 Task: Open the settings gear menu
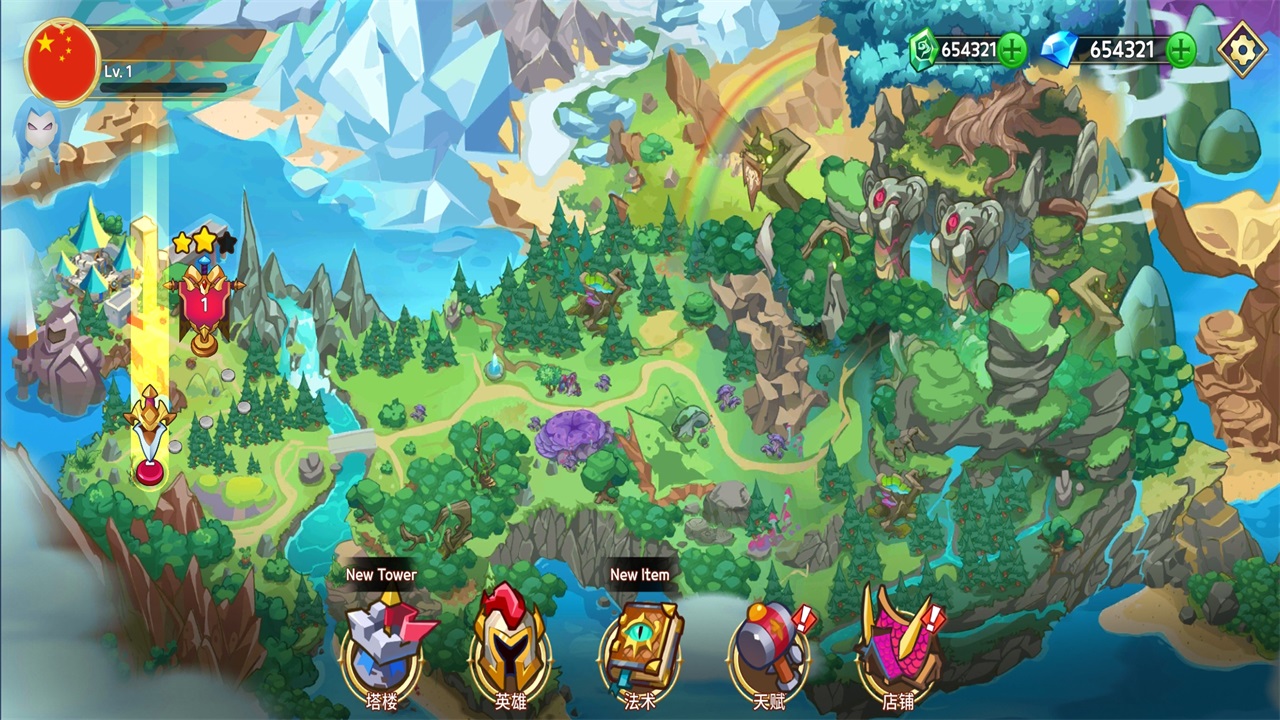coord(1243,49)
